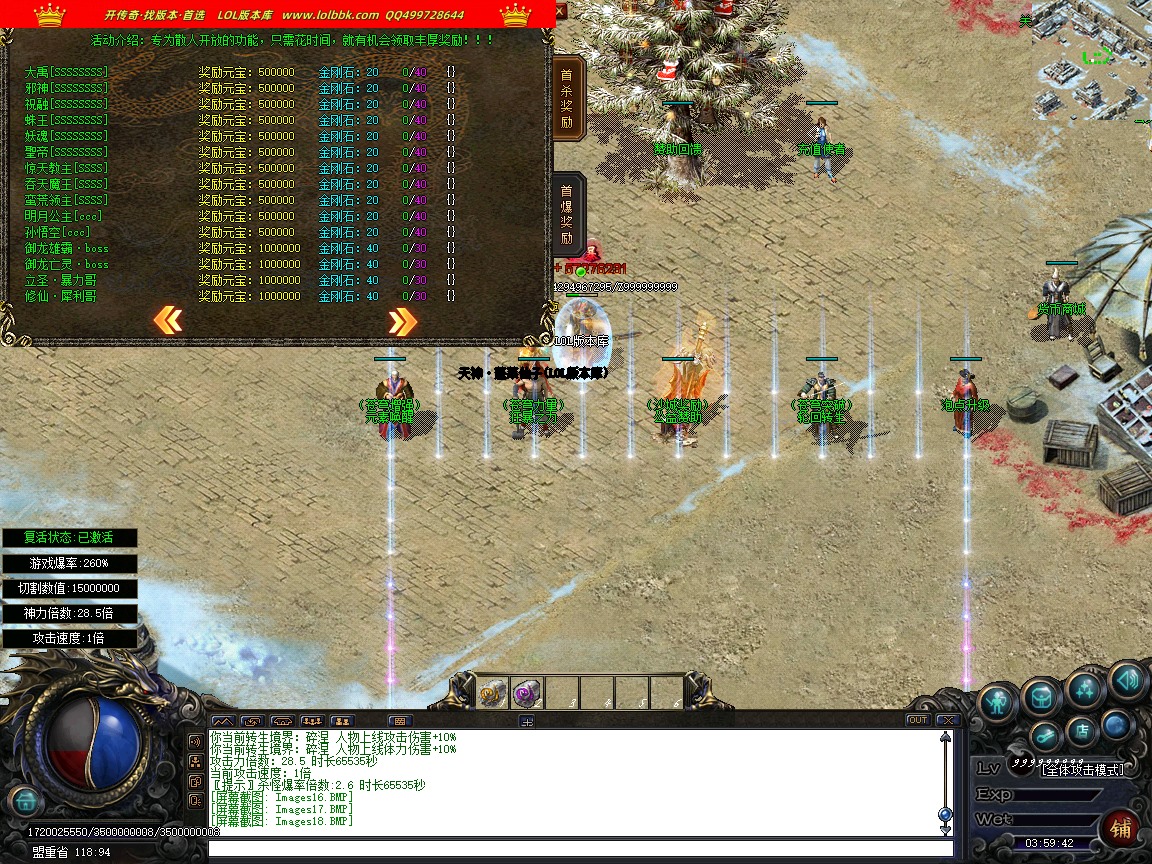Screen dimensions: 1152x864
Task: Open the 首爆奖励 tab
Action: [x=567, y=214]
